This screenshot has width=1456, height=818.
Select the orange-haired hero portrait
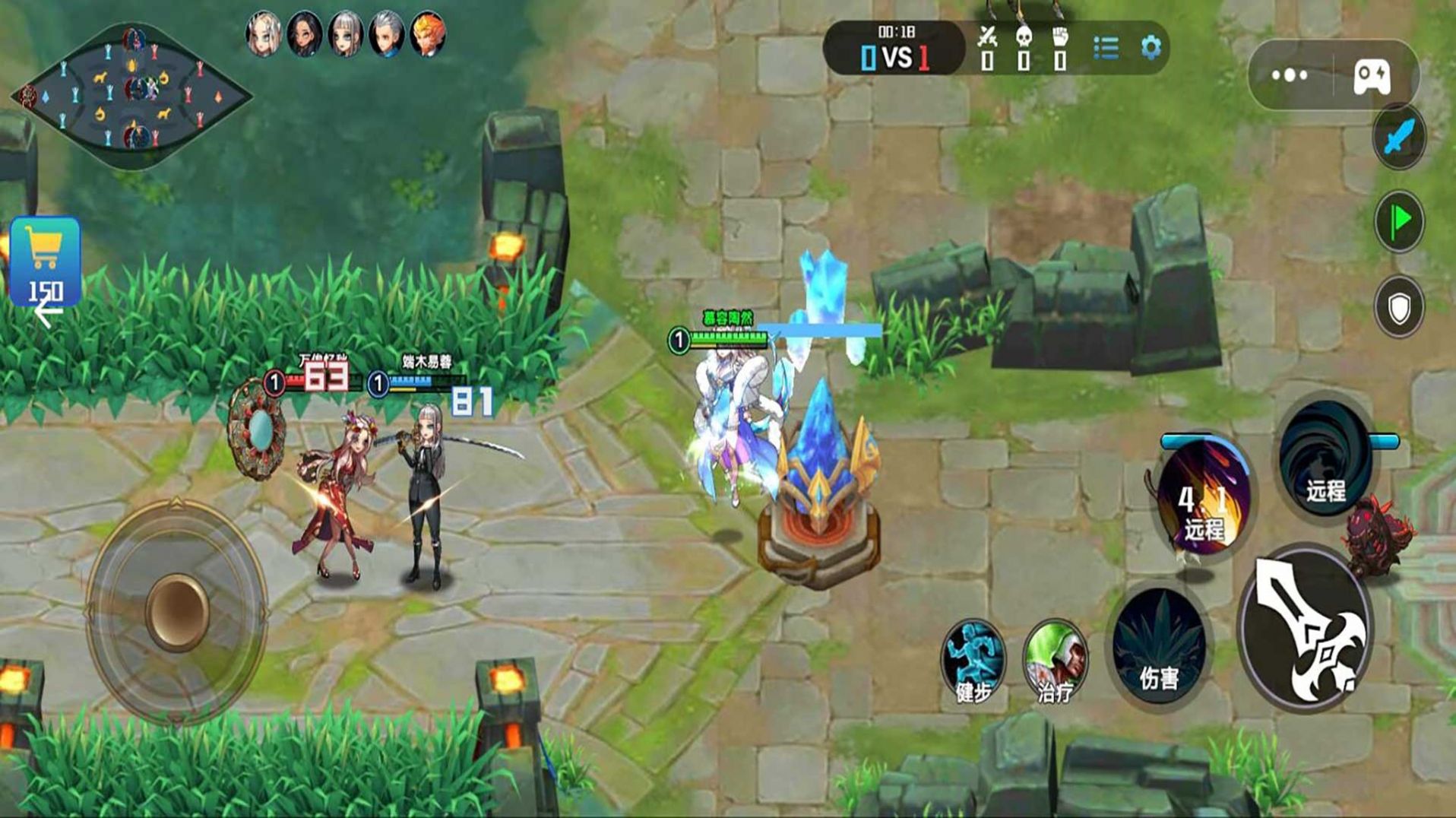[x=428, y=34]
